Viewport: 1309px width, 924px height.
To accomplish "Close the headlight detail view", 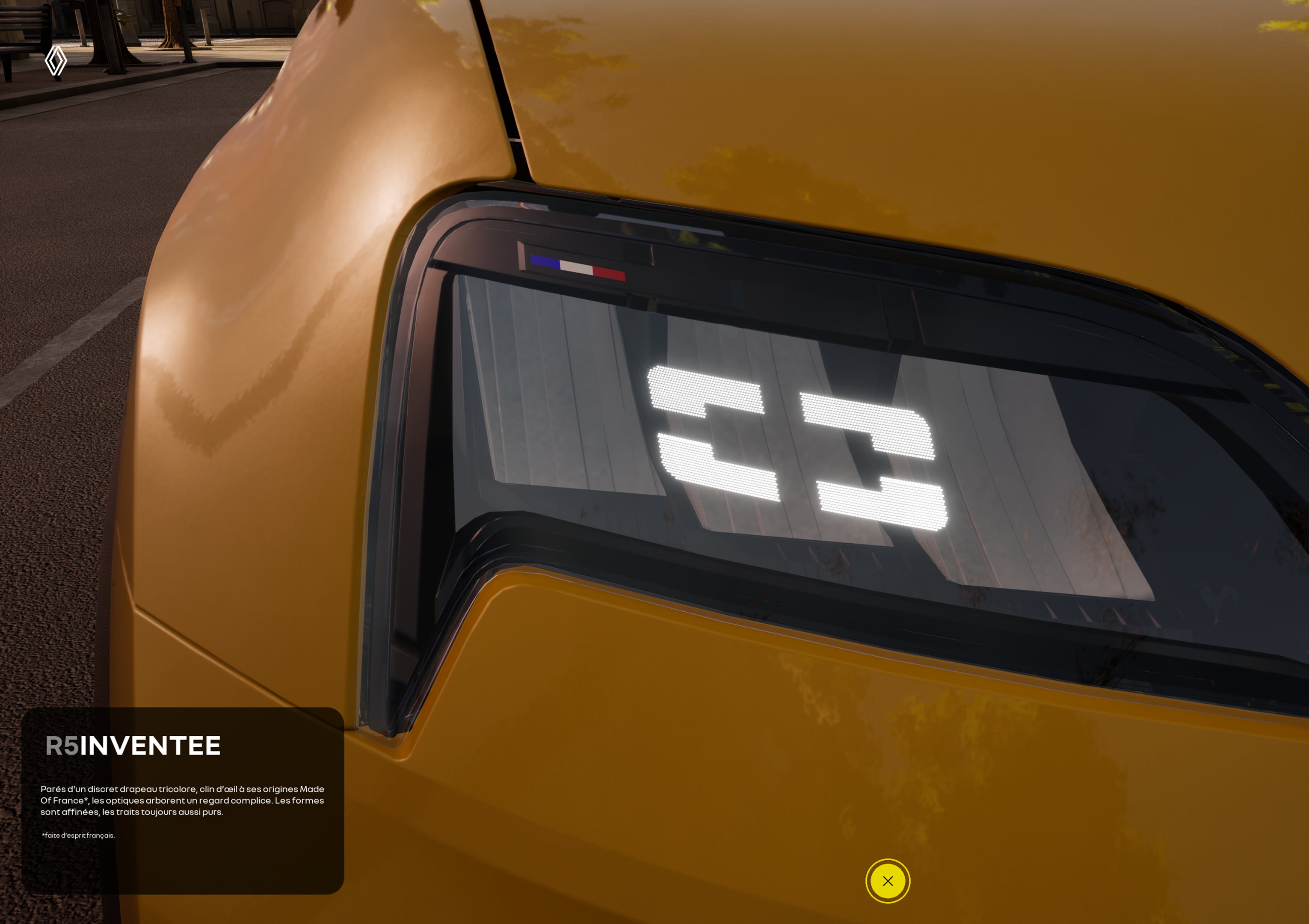I will point(887,881).
